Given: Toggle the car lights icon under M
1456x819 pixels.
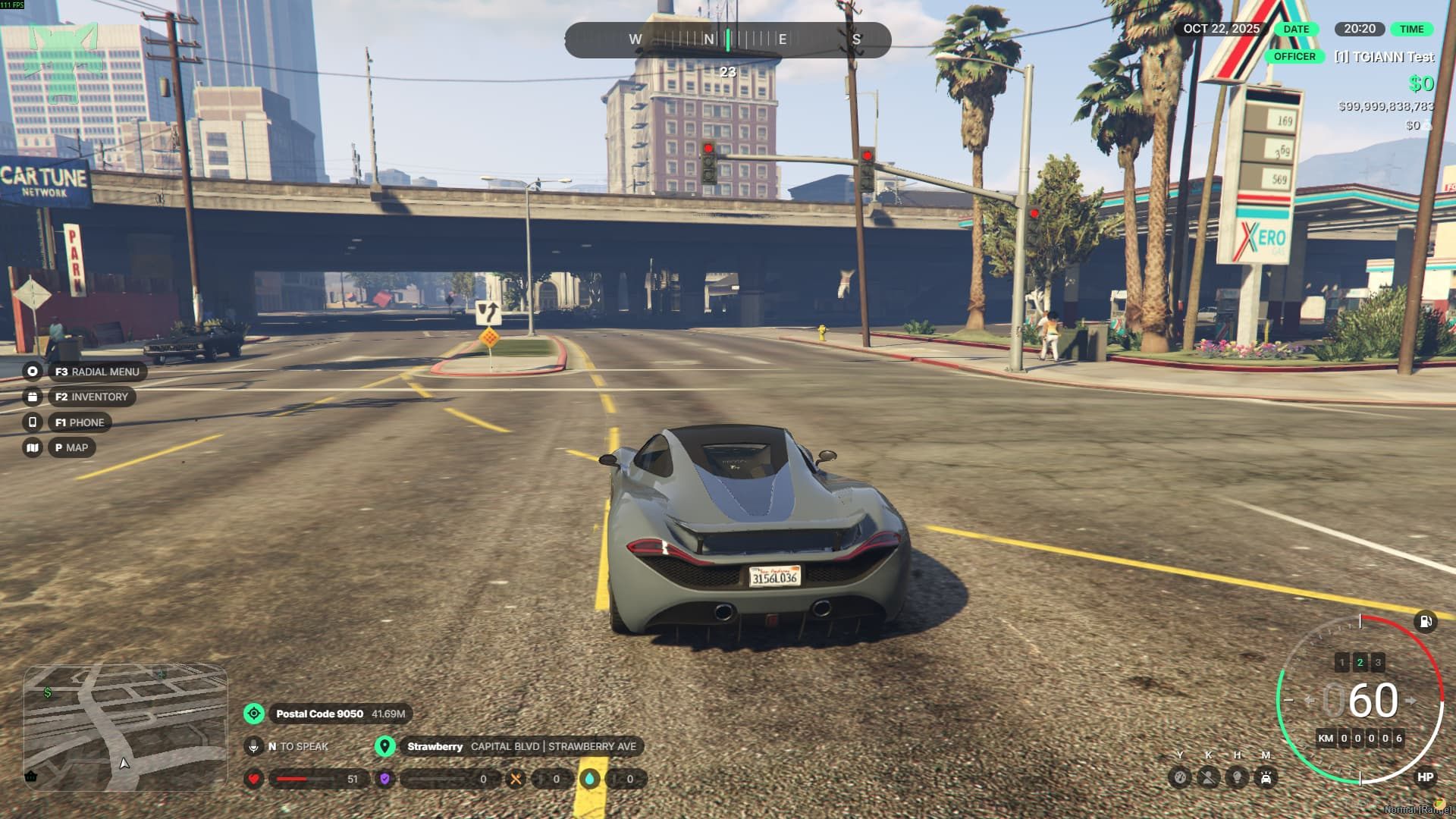Looking at the screenshot, I should coord(1266,777).
